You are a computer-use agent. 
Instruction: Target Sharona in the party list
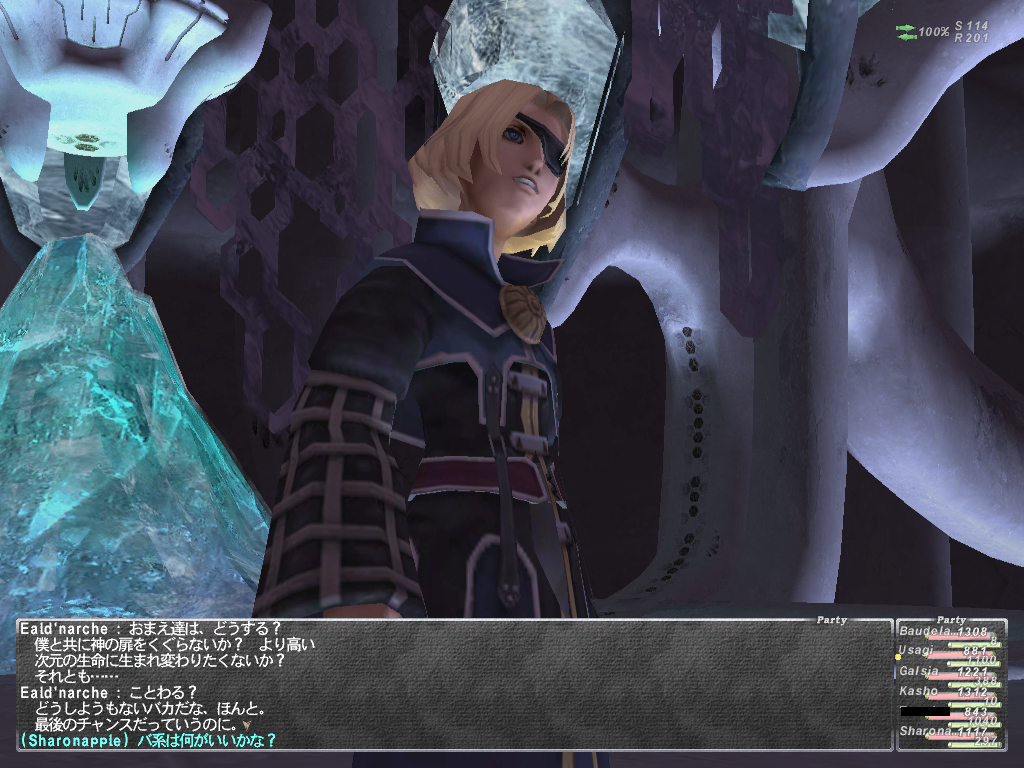pyautogui.click(x=920, y=731)
